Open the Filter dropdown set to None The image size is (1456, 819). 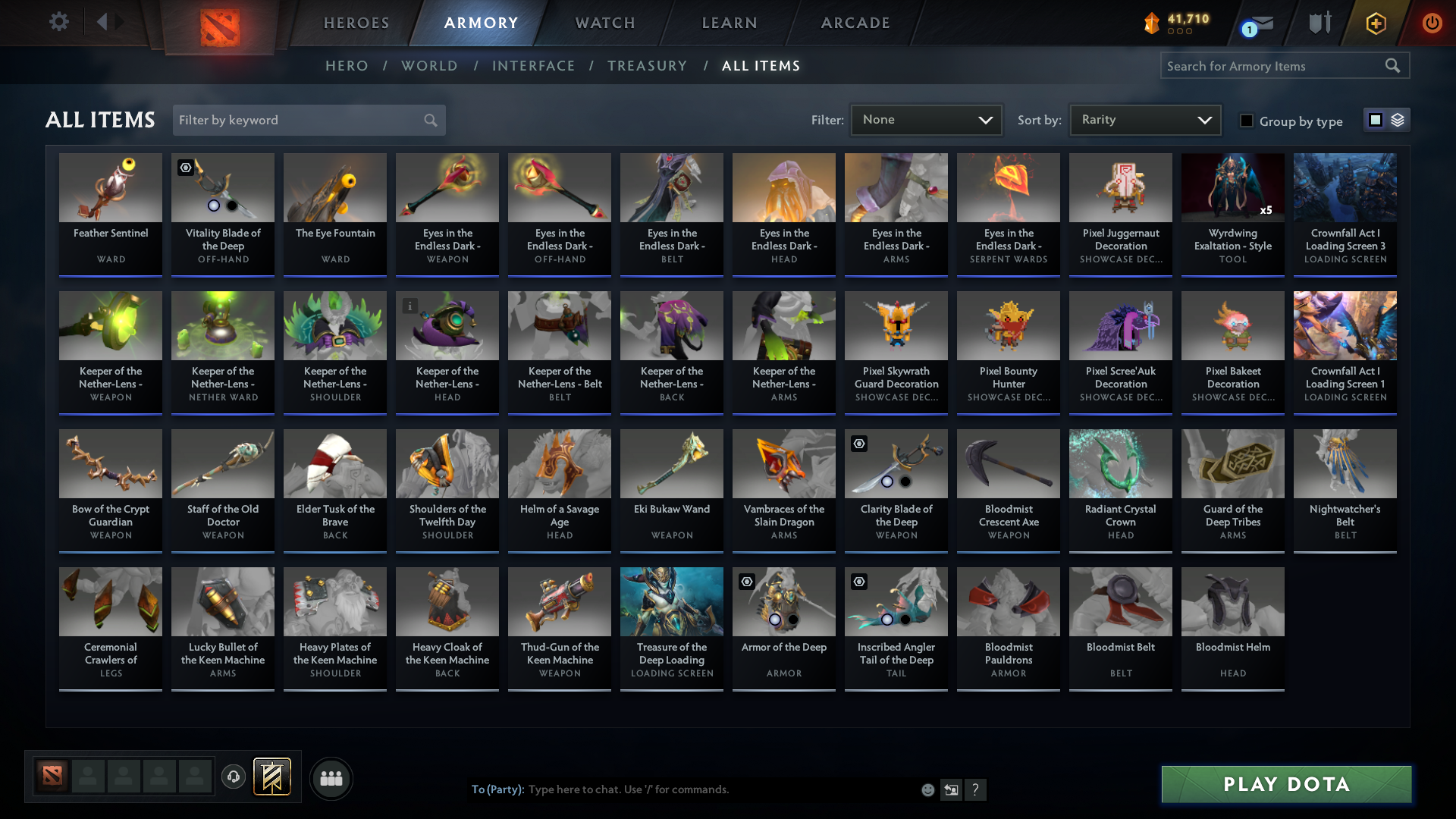pos(926,120)
